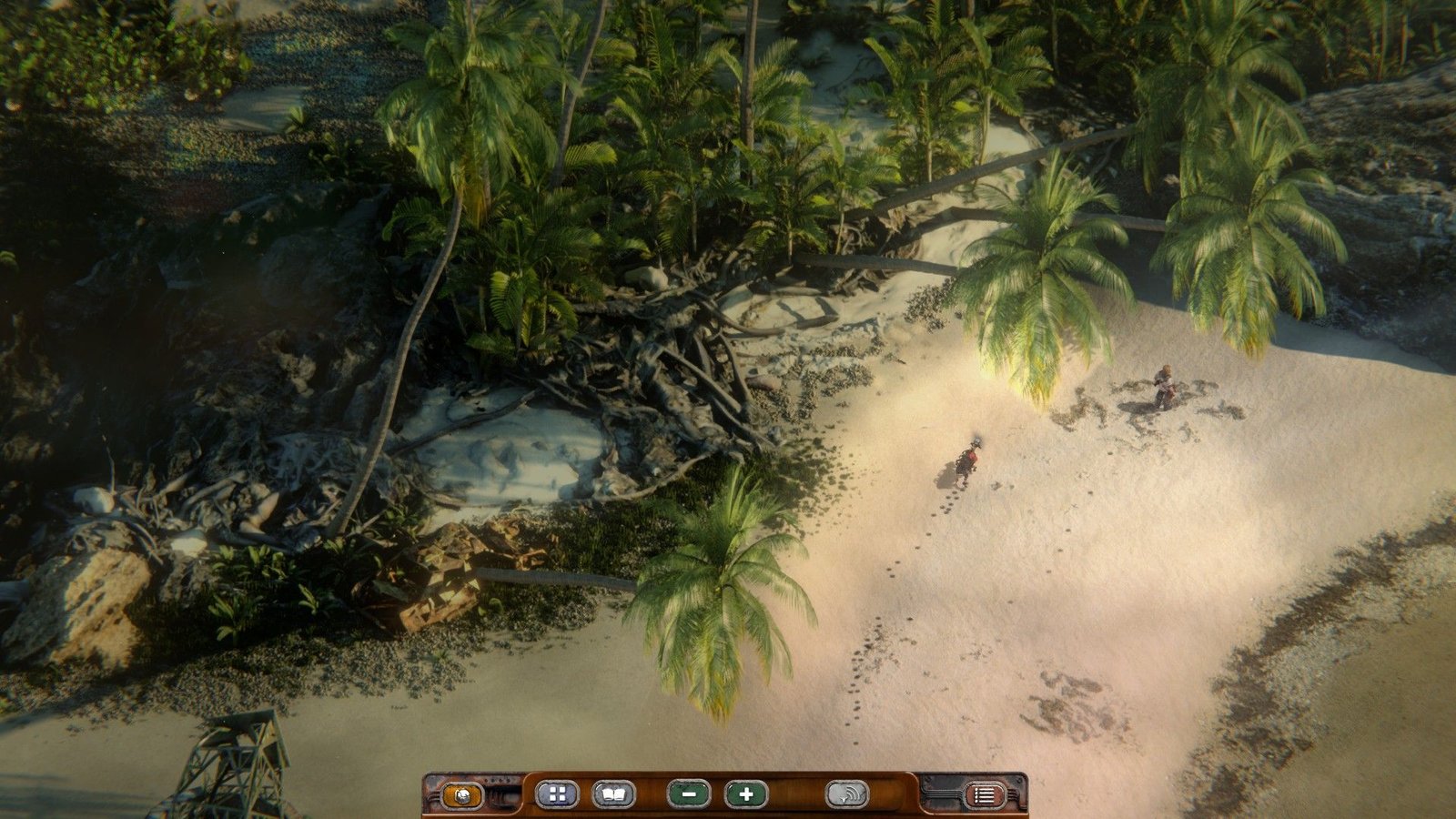This screenshot has width=1456, height=819.
Task: Click the orange button with the white orb
Action: coord(462,795)
